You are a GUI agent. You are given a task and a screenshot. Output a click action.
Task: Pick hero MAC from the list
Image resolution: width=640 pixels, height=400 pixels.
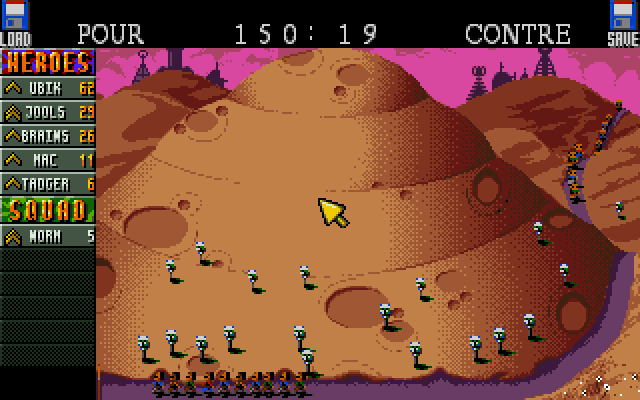pyautogui.click(x=48, y=160)
